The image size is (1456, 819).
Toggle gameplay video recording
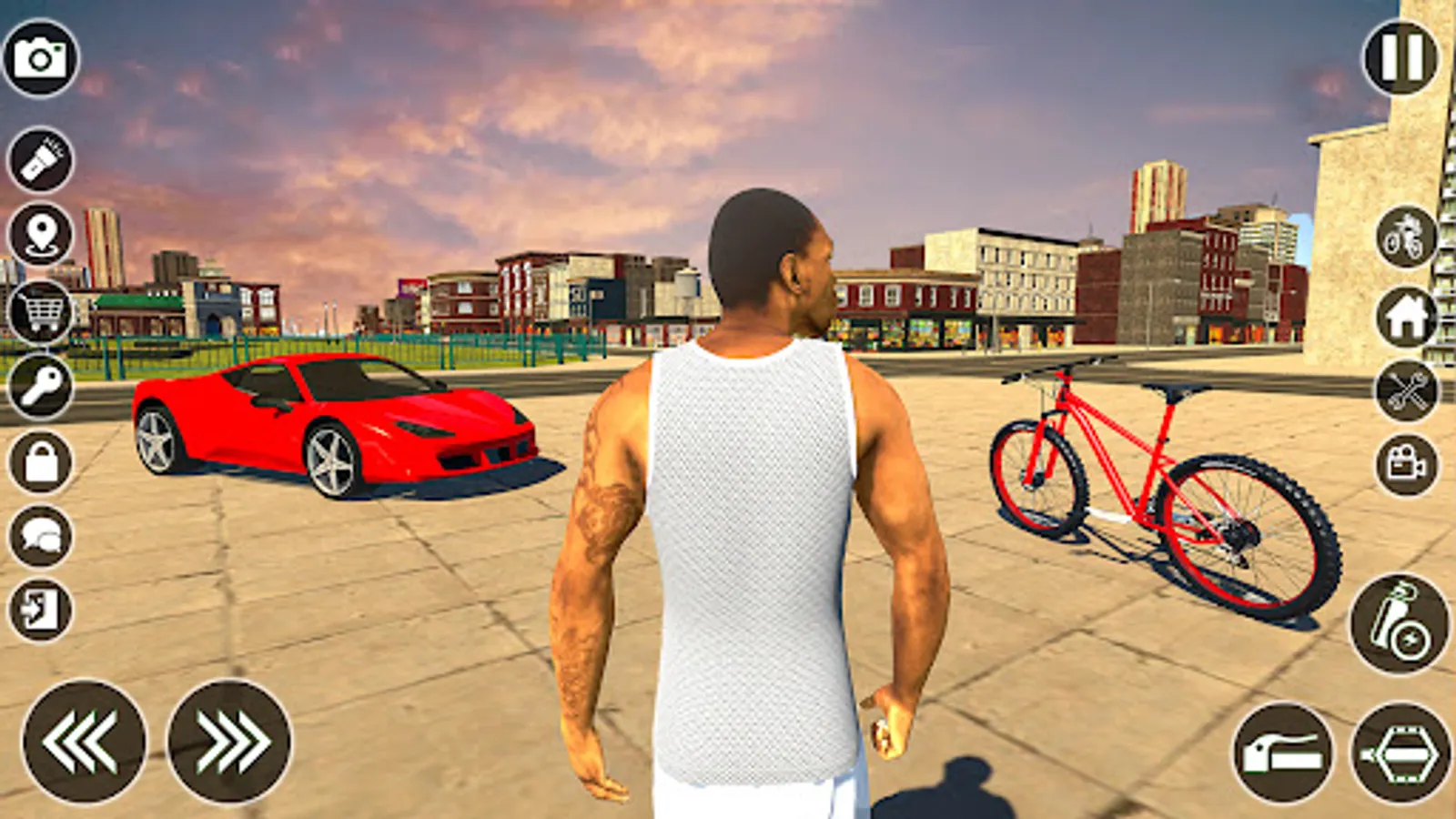(x=1404, y=466)
